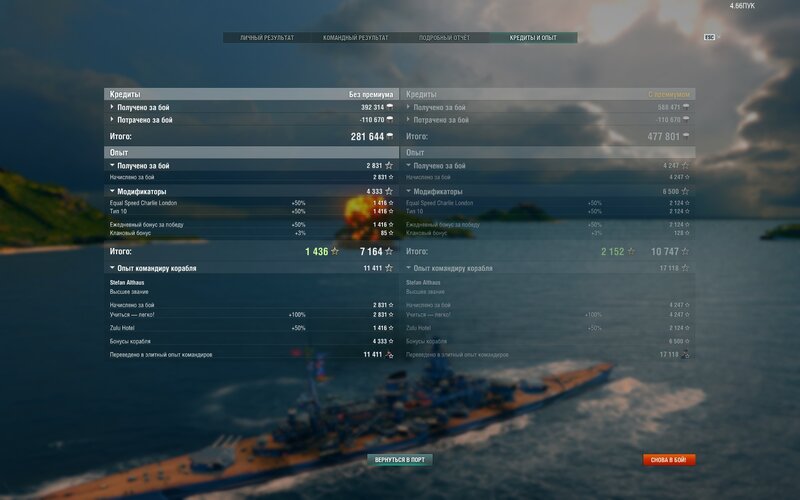Show the Подробный отчет tab

[443, 38]
